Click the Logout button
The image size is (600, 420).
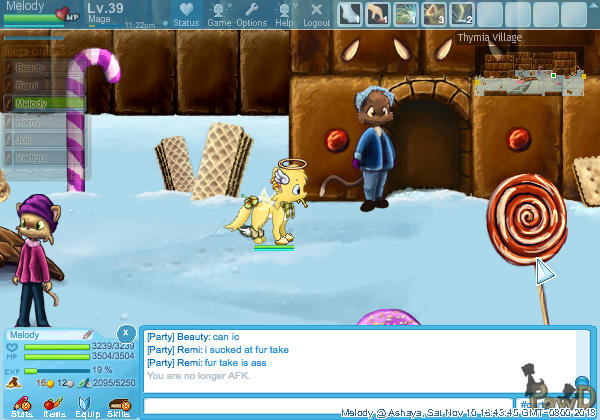click(316, 14)
